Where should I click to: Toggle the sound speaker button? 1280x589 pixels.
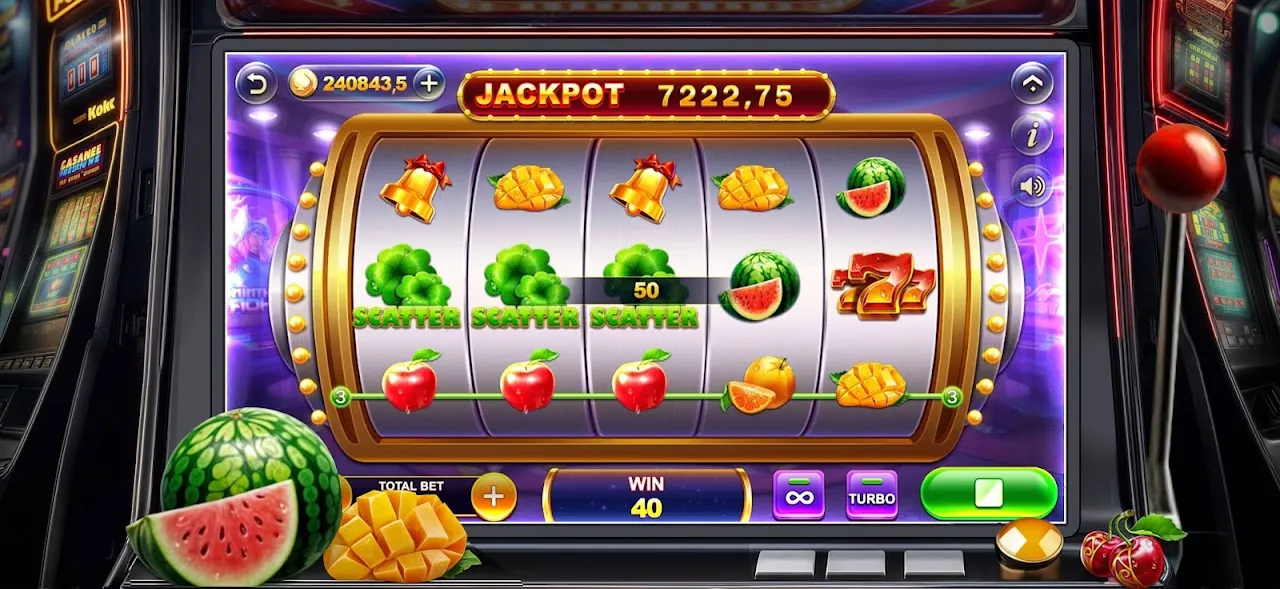click(1032, 186)
